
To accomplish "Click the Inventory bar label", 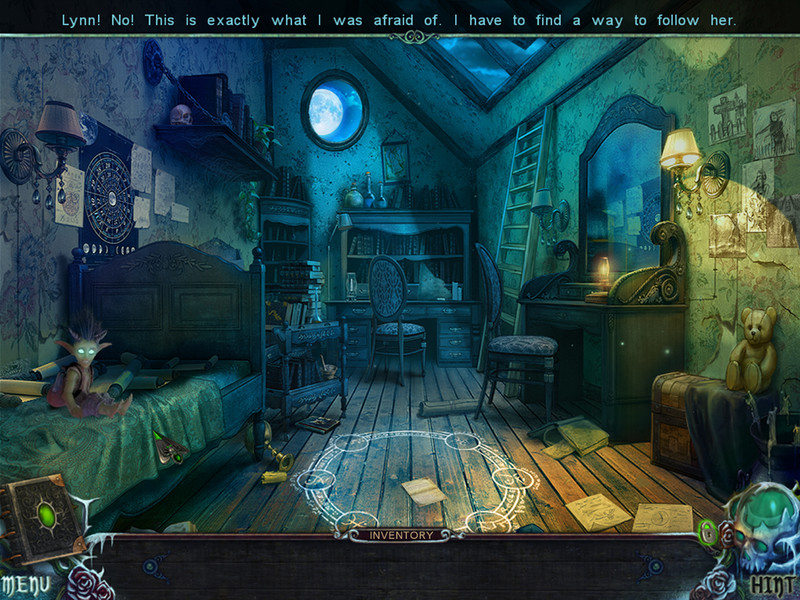I will tap(401, 535).
